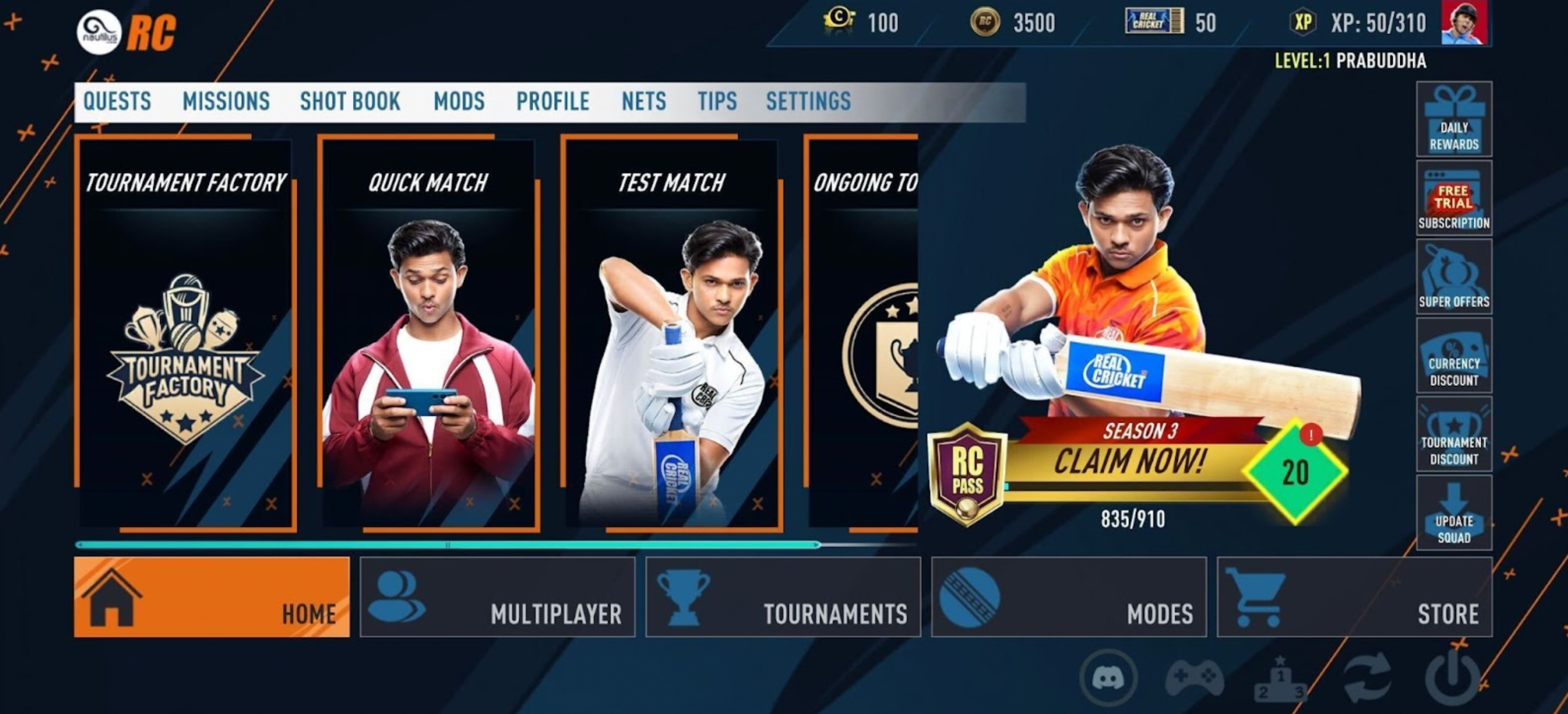The width and height of the screenshot is (1568, 714).
Task: Open the Tournaments tab
Action: pos(783,598)
